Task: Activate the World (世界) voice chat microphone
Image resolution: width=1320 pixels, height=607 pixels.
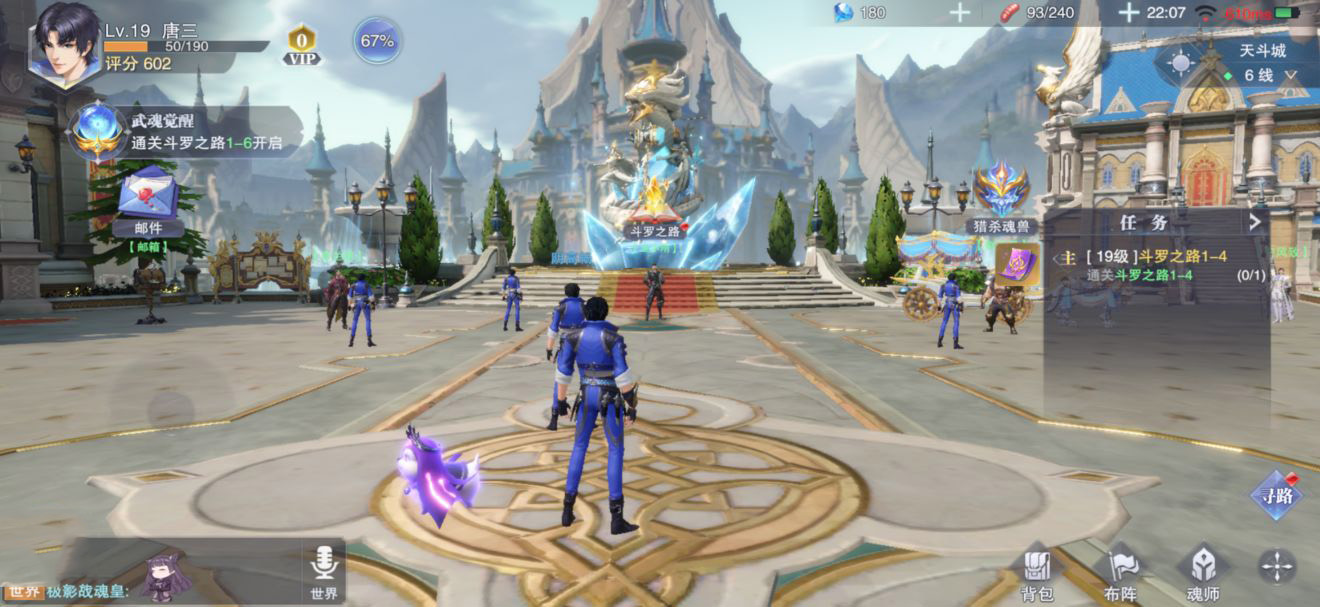Action: coord(323,571)
